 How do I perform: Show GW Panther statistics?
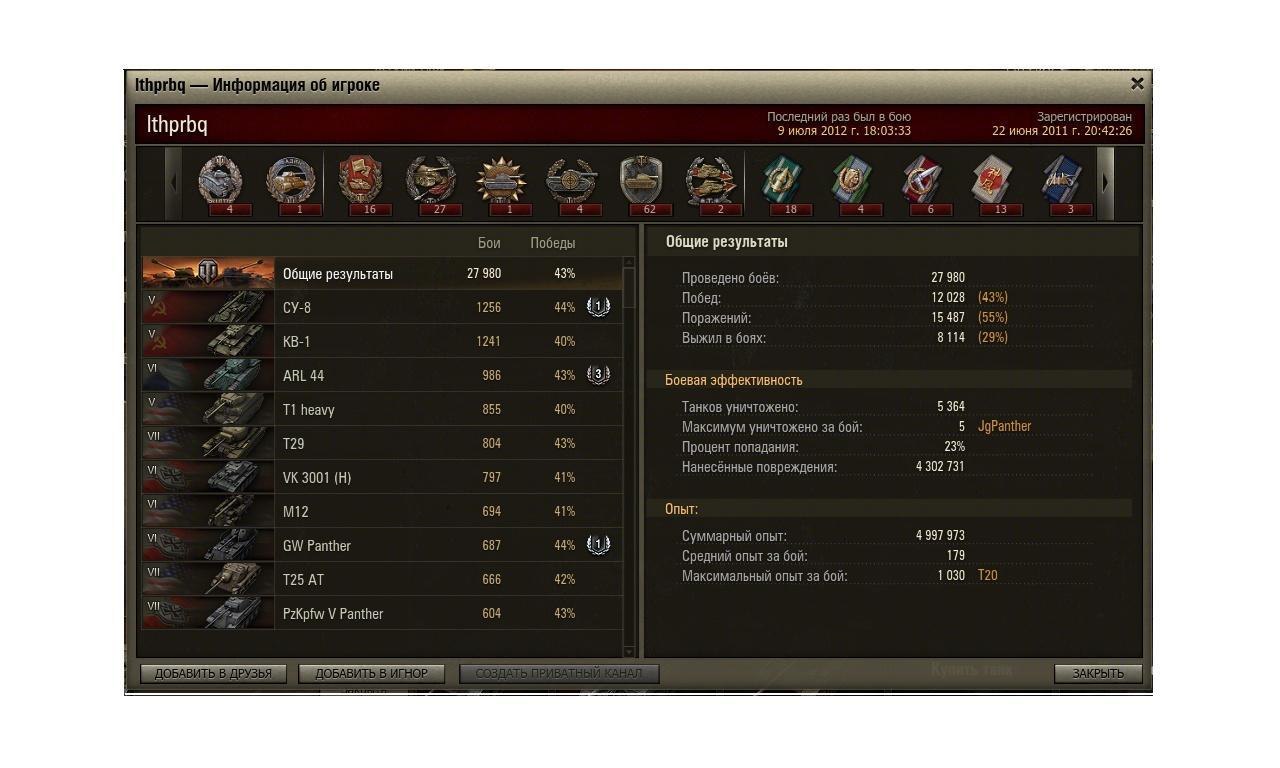pos(380,545)
